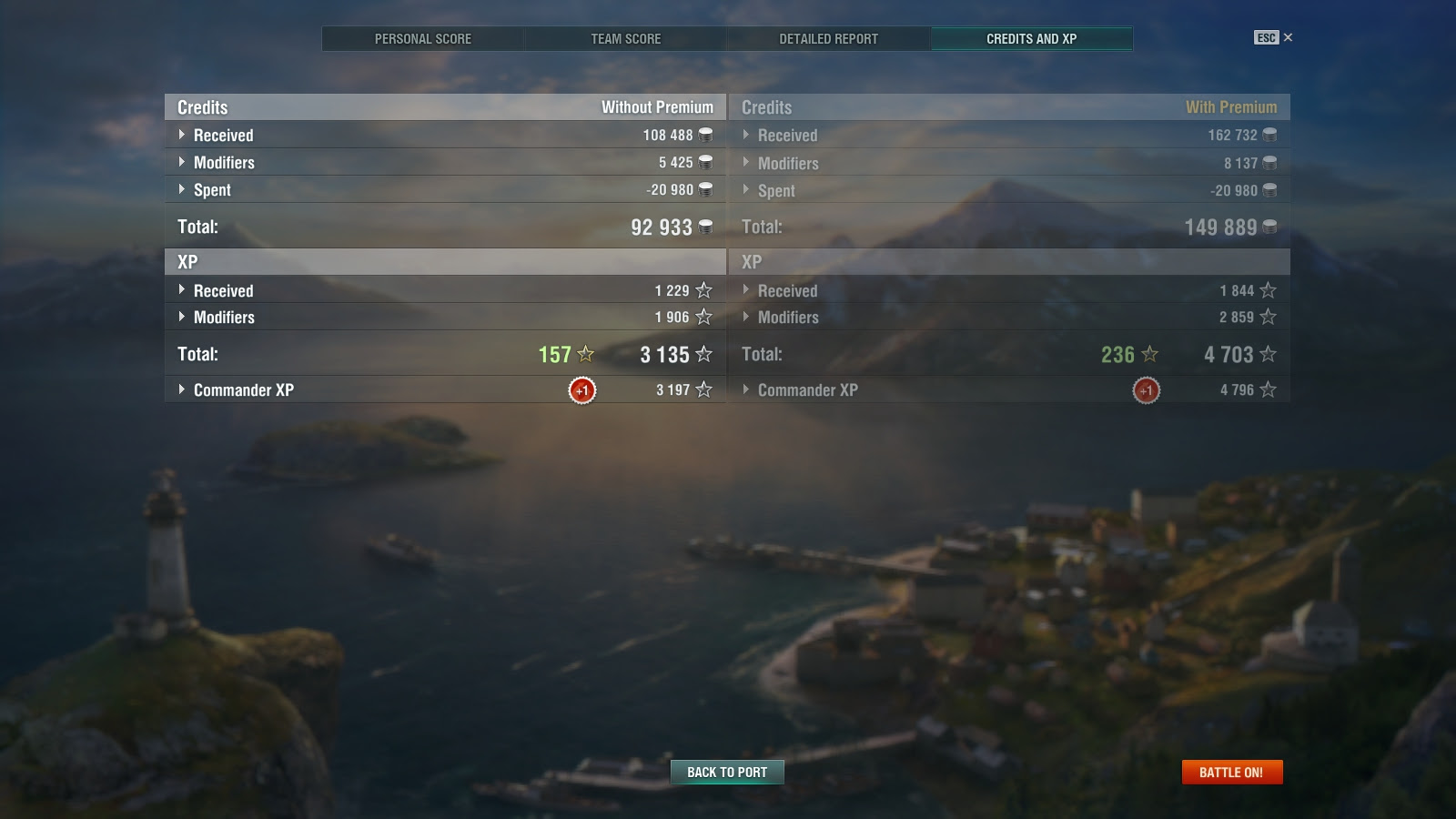Click the Back to Port button
Screen dimensions: 1456x819
pyautogui.click(x=726, y=772)
